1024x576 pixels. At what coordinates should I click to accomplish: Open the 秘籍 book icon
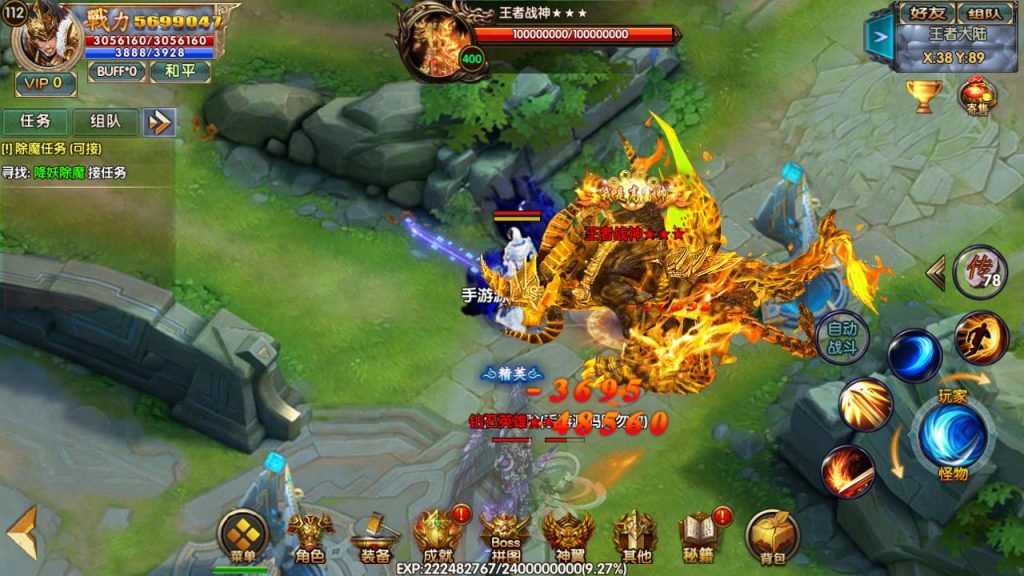click(x=700, y=537)
